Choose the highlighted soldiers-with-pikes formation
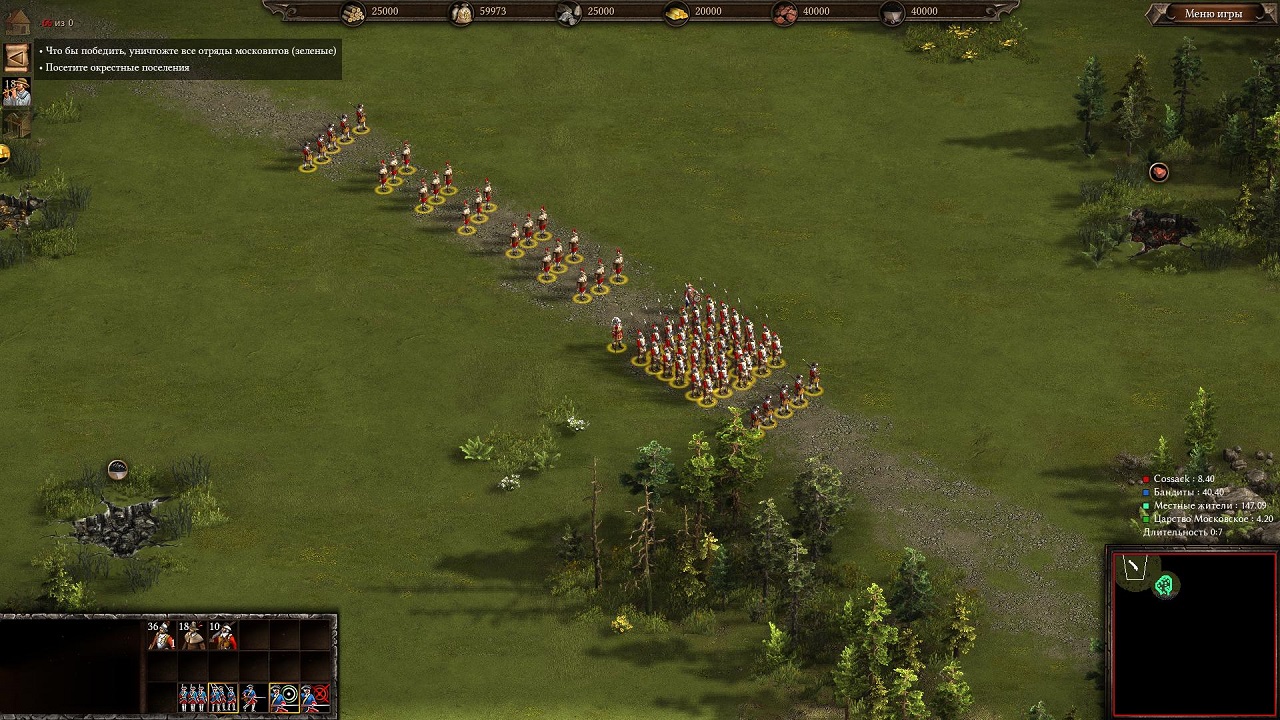 point(223,696)
